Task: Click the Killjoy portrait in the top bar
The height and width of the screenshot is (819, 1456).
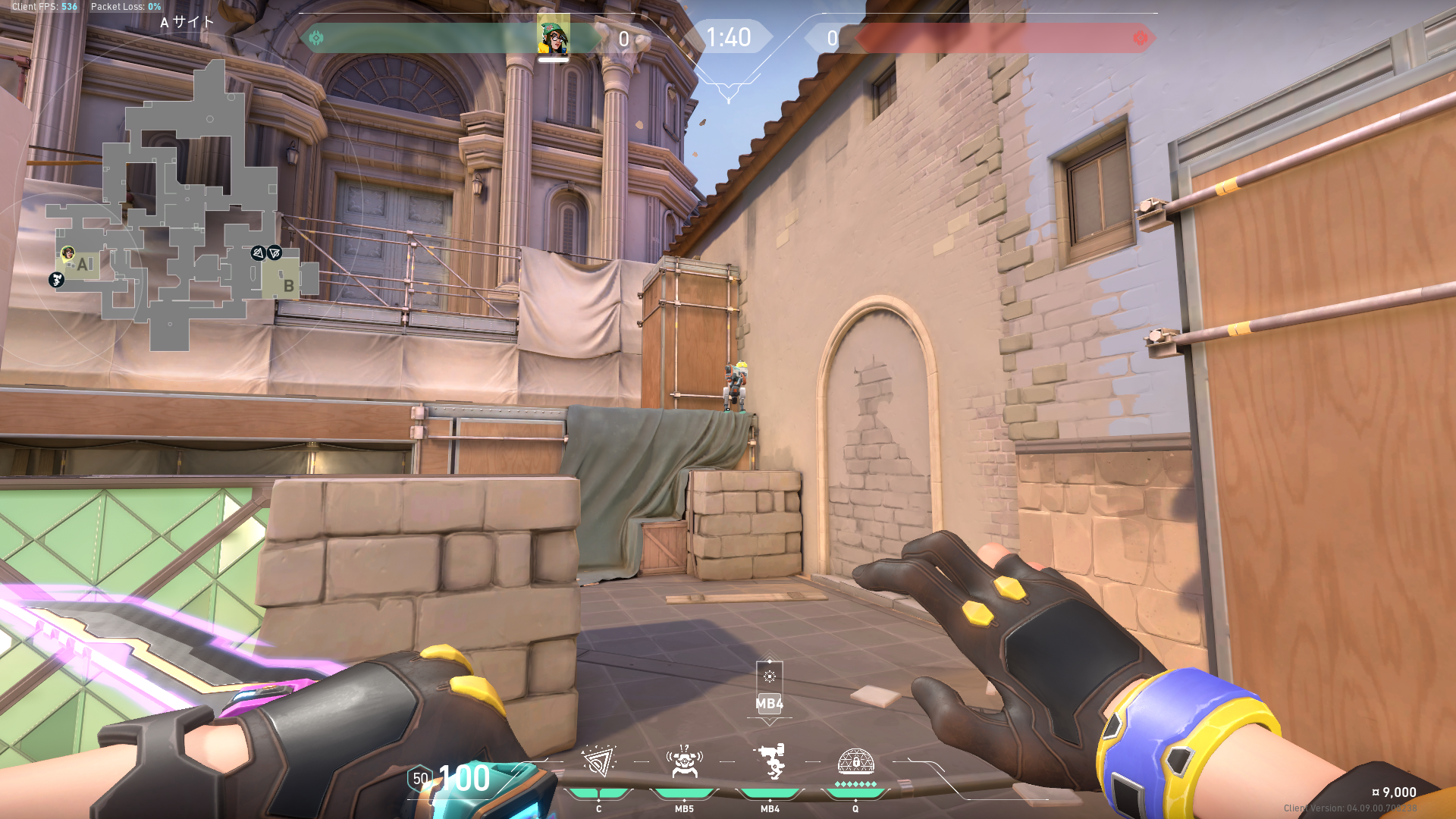Action: [554, 36]
